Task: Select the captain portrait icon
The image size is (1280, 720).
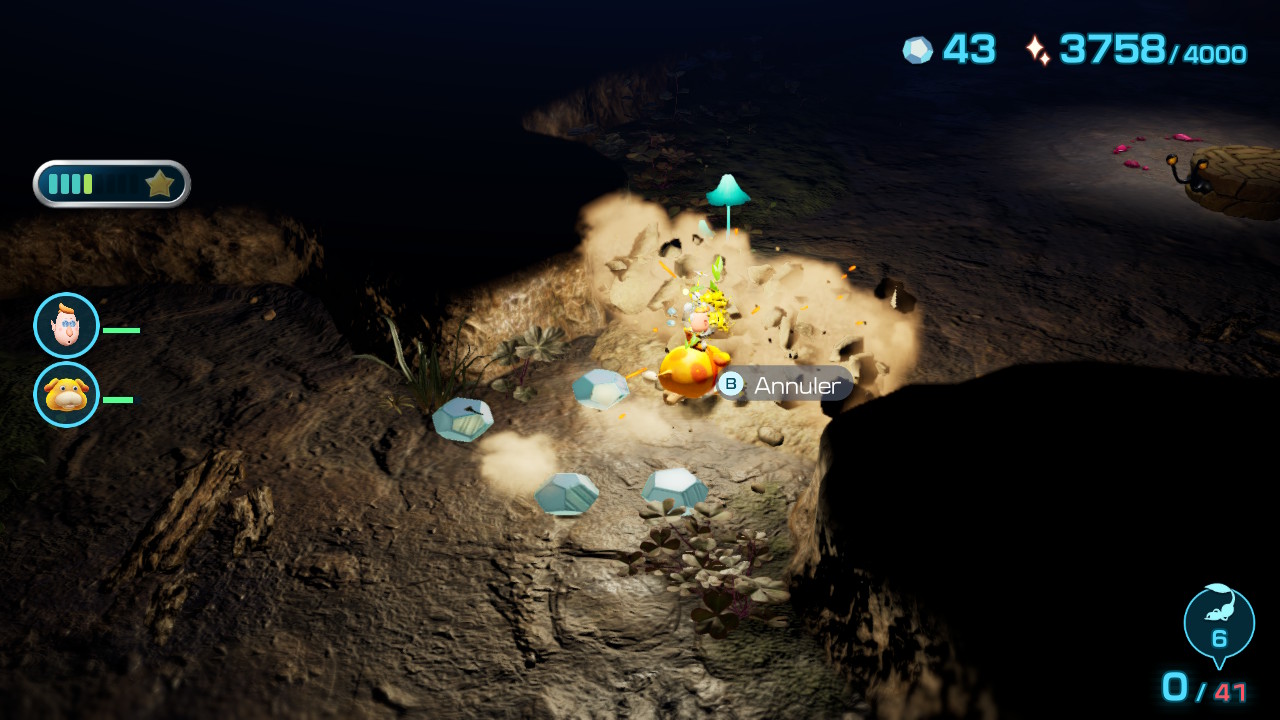Action: [66, 326]
